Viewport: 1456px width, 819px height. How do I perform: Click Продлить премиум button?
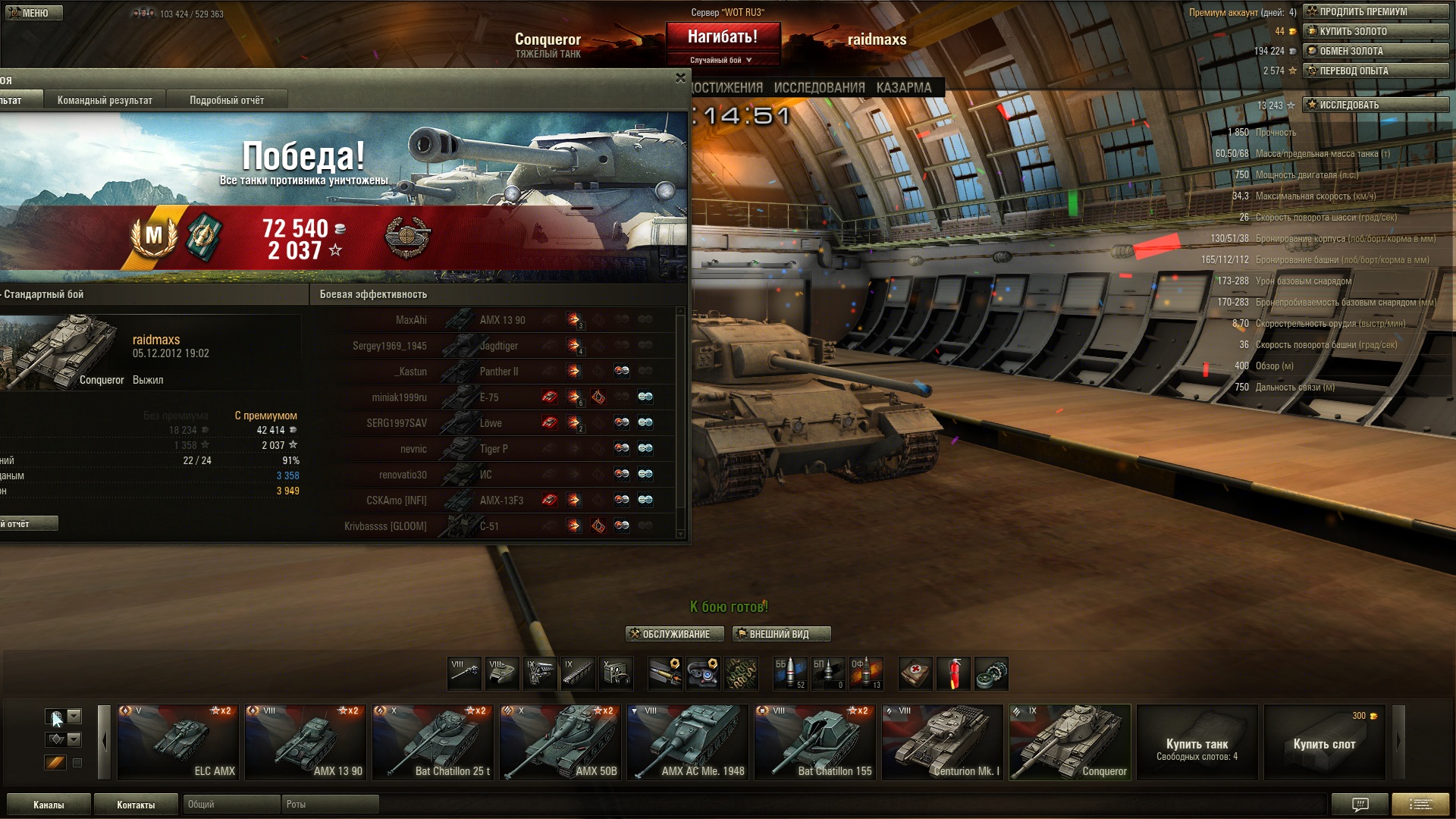[x=1375, y=11]
